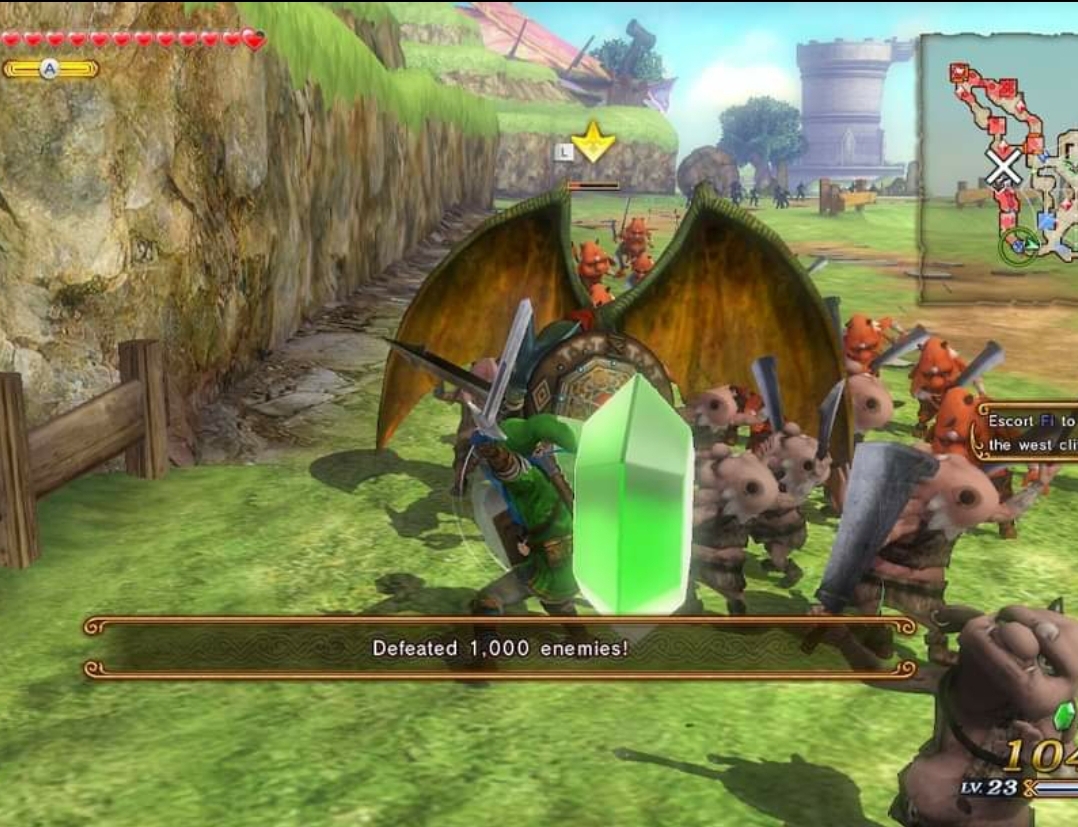Screen dimensions: 1078x827
Task: Click the green circled player marker on the minimap
Action: click(1019, 244)
